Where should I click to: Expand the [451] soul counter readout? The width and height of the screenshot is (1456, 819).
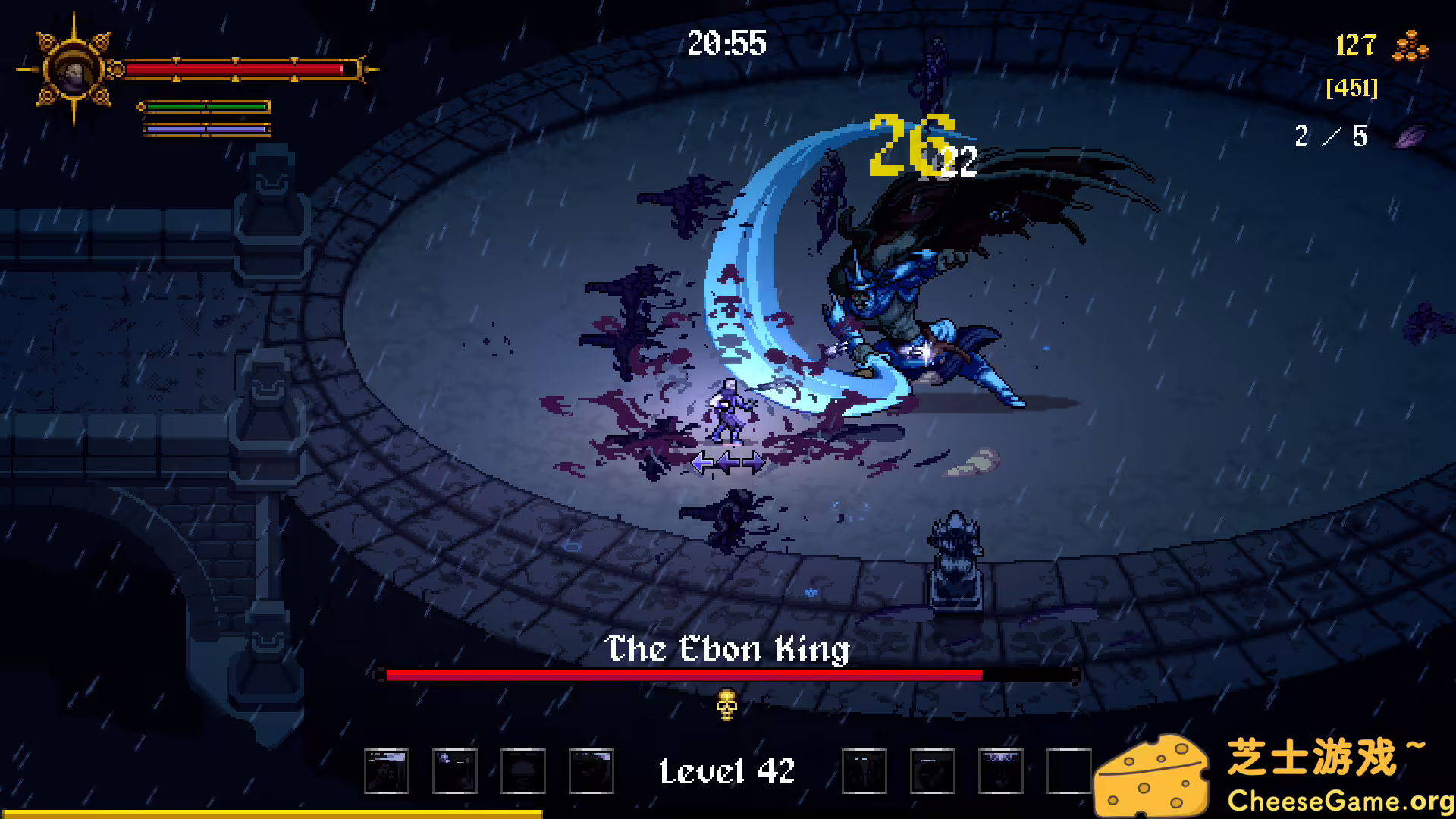click(x=1351, y=88)
